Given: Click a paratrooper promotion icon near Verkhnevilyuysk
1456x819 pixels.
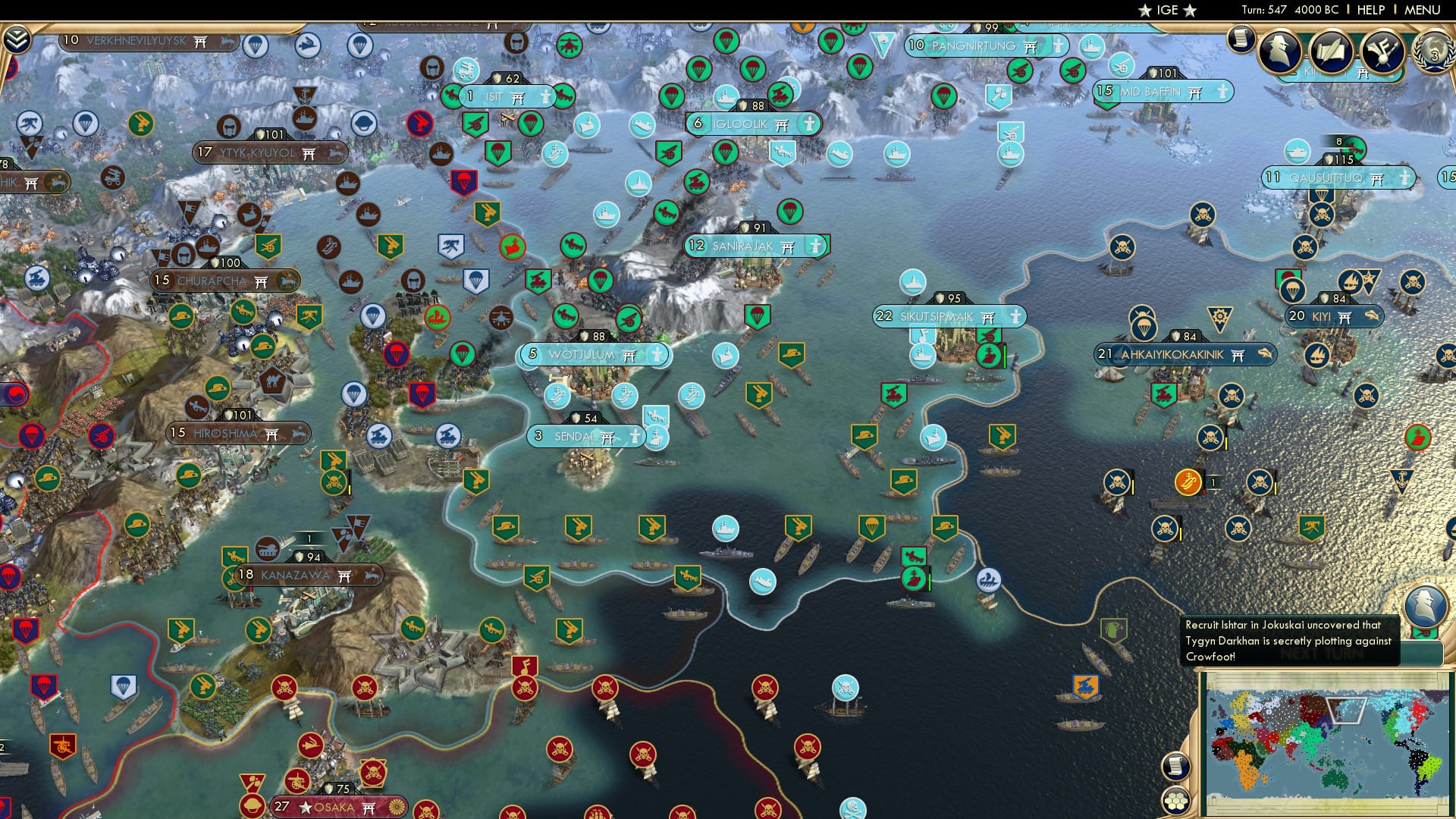Looking at the screenshot, I should (x=256, y=45).
